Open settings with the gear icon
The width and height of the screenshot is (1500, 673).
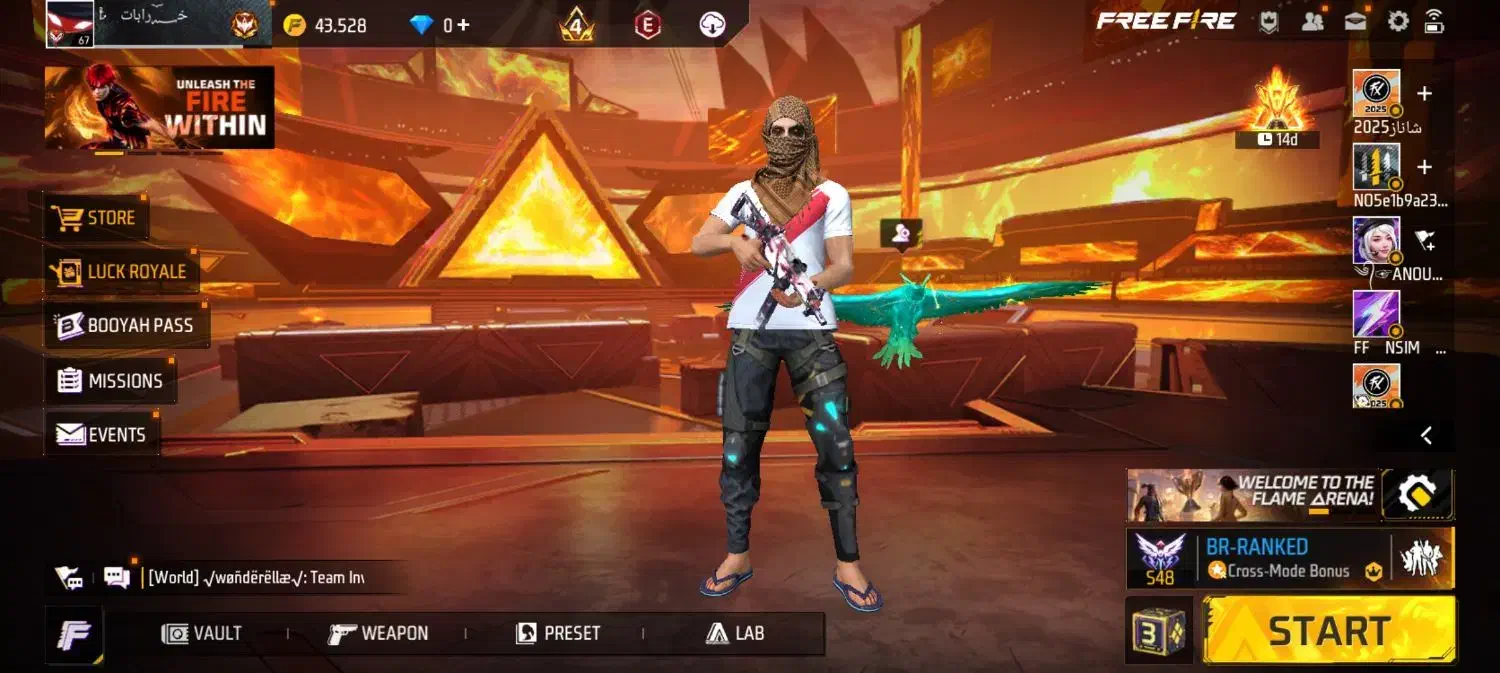pyautogui.click(x=1398, y=21)
